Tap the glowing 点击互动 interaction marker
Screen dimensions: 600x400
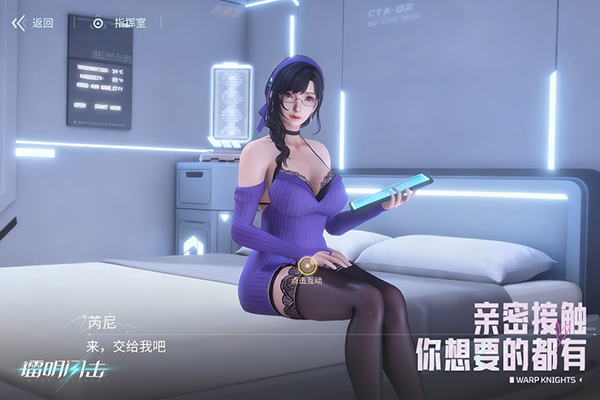pyautogui.click(x=308, y=266)
